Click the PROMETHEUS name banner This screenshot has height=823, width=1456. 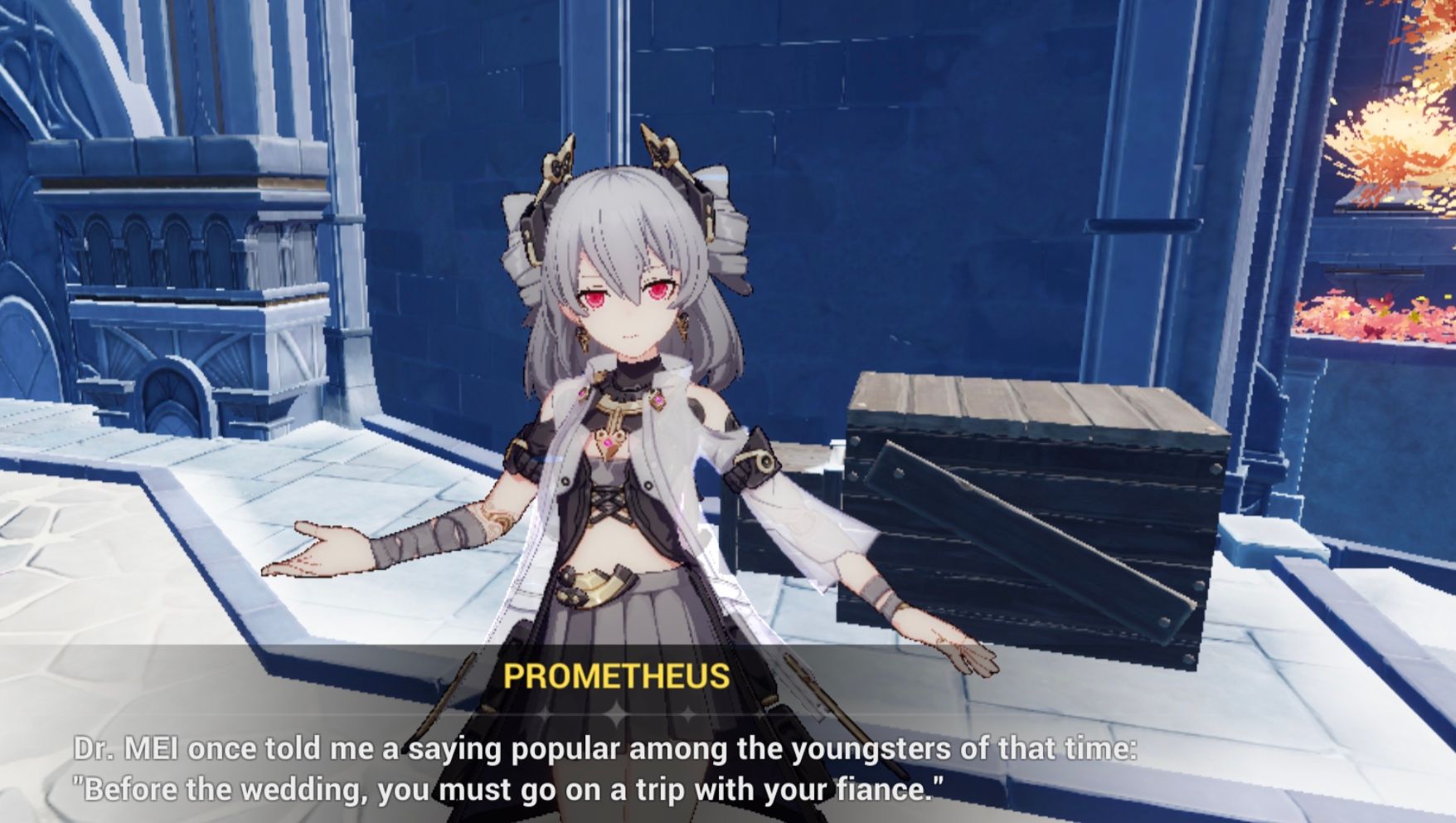617,676
